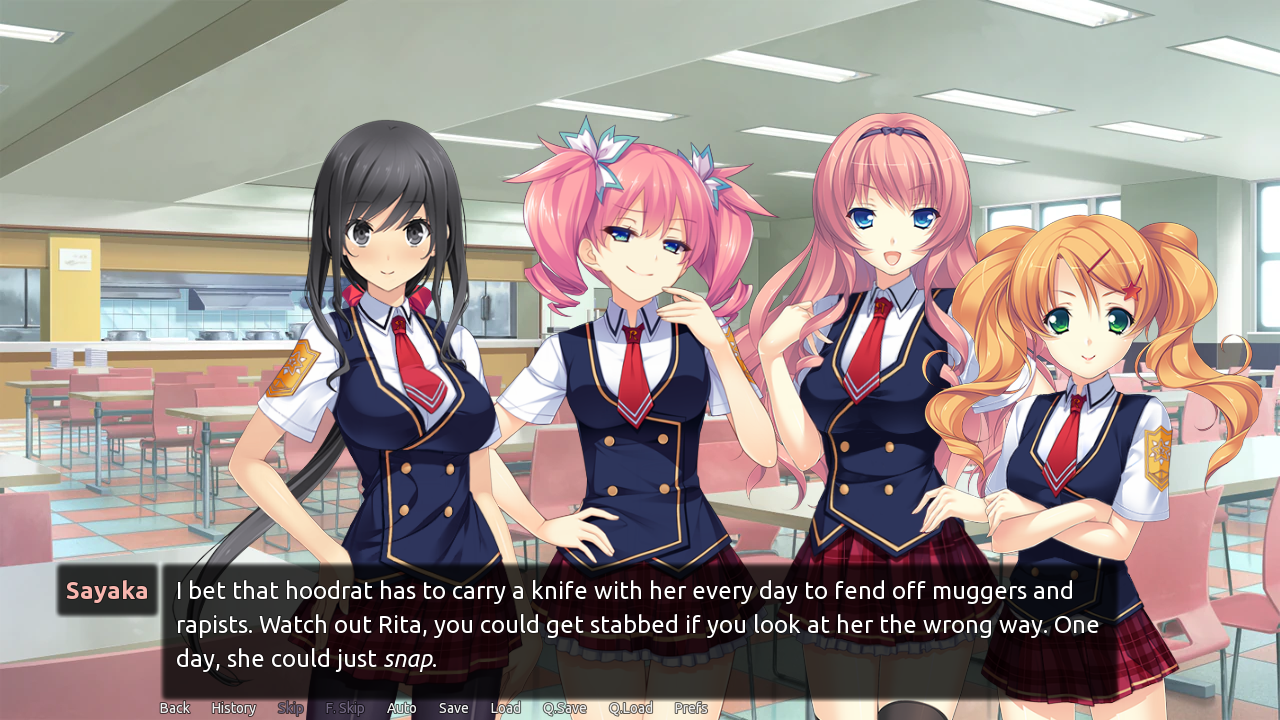Image resolution: width=1280 pixels, height=720 pixels.
Task: Go back a line using Back
Action: (174, 707)
